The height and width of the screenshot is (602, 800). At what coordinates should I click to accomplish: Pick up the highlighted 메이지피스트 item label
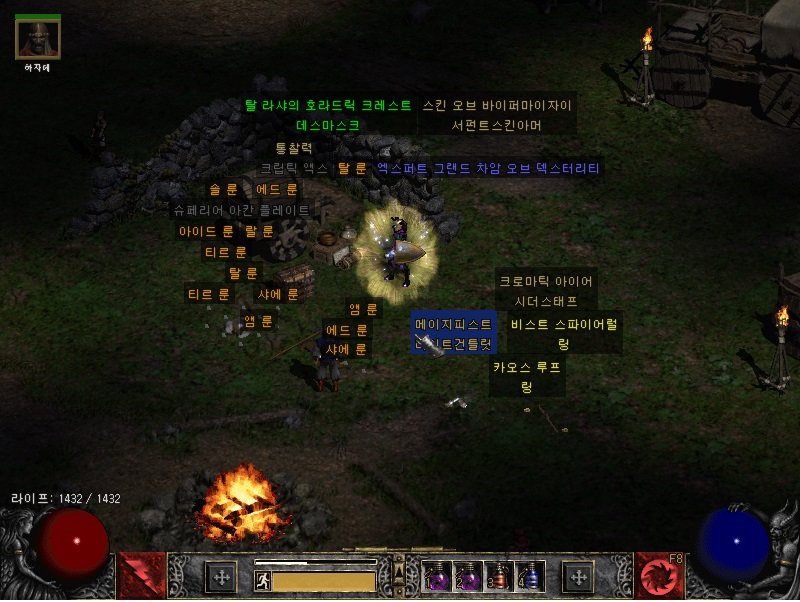pos(454,325)
